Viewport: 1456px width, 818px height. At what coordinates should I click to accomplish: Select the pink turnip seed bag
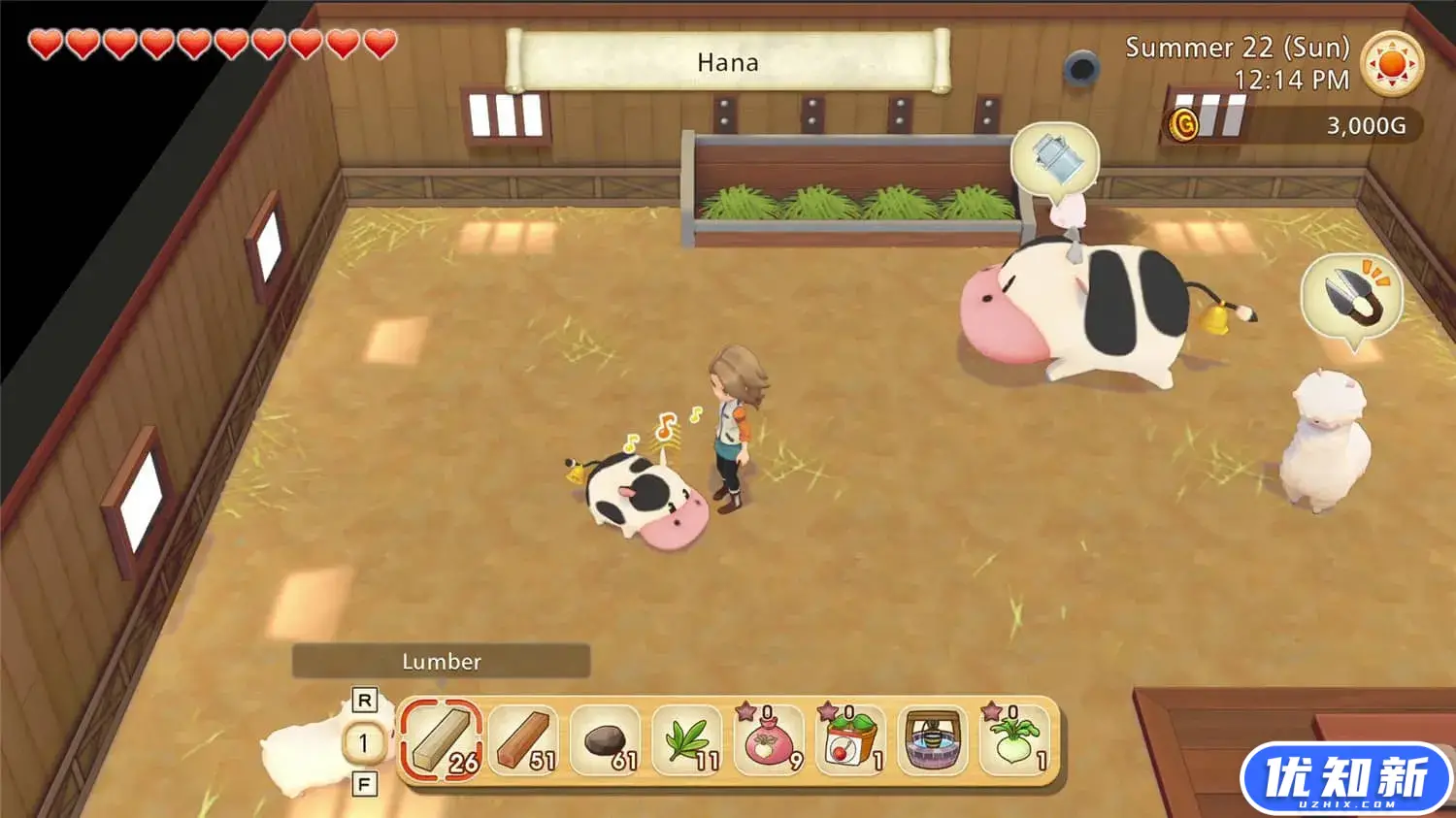tap(769, 741)
